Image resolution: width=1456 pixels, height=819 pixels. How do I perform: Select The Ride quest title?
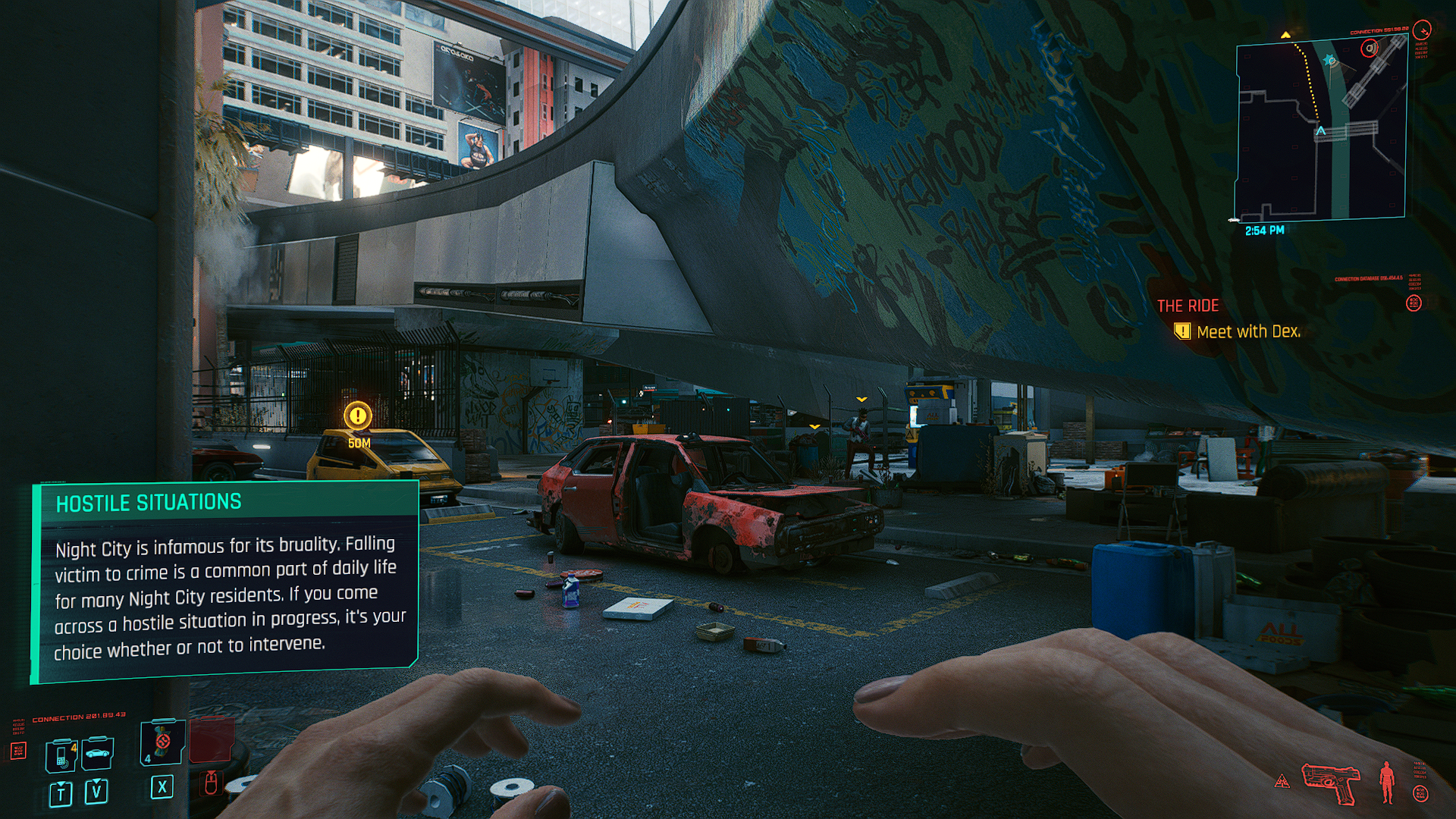[x=1188, y=306]
